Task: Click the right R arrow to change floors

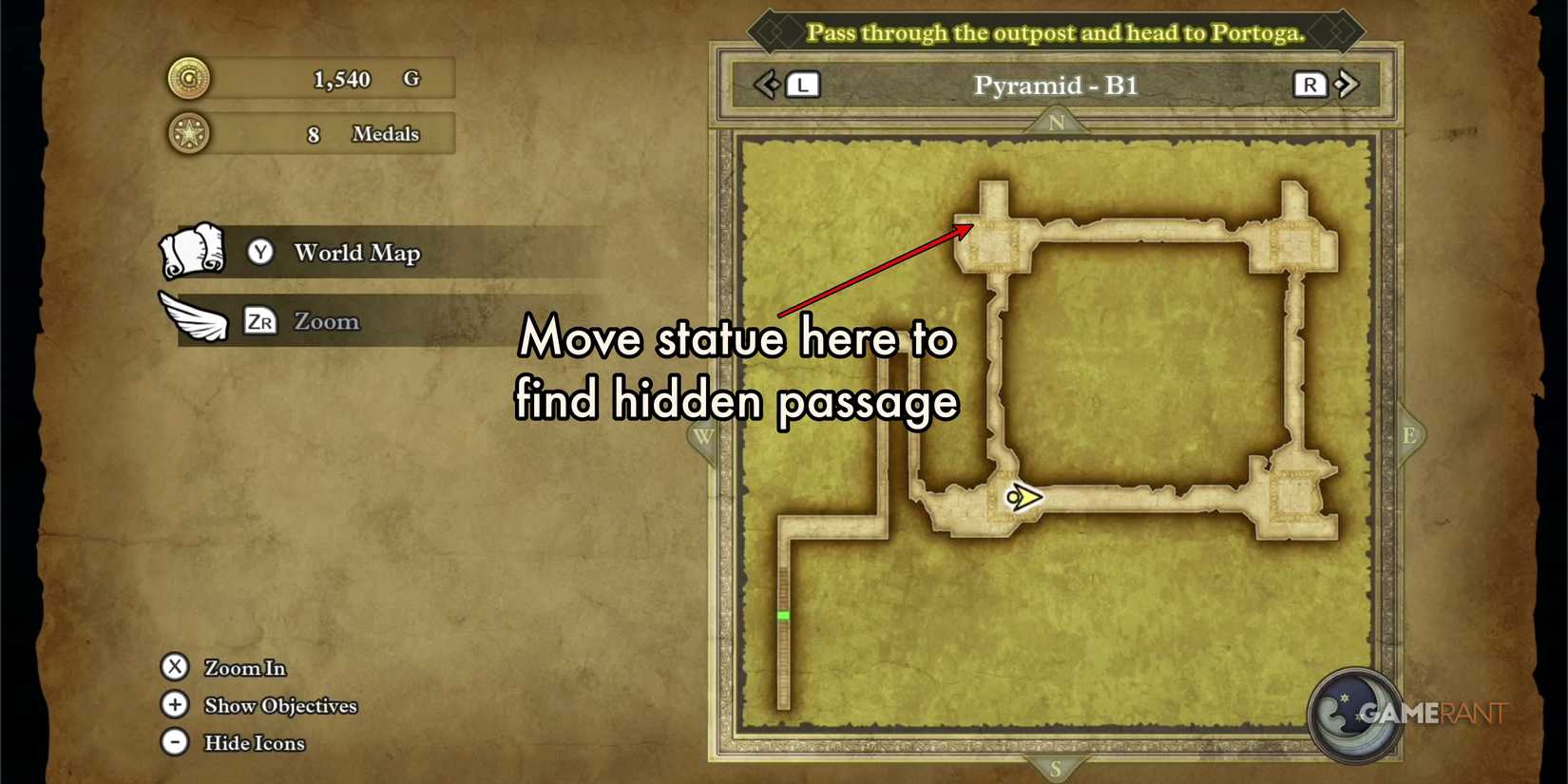Action: [x=1310, y=85]
